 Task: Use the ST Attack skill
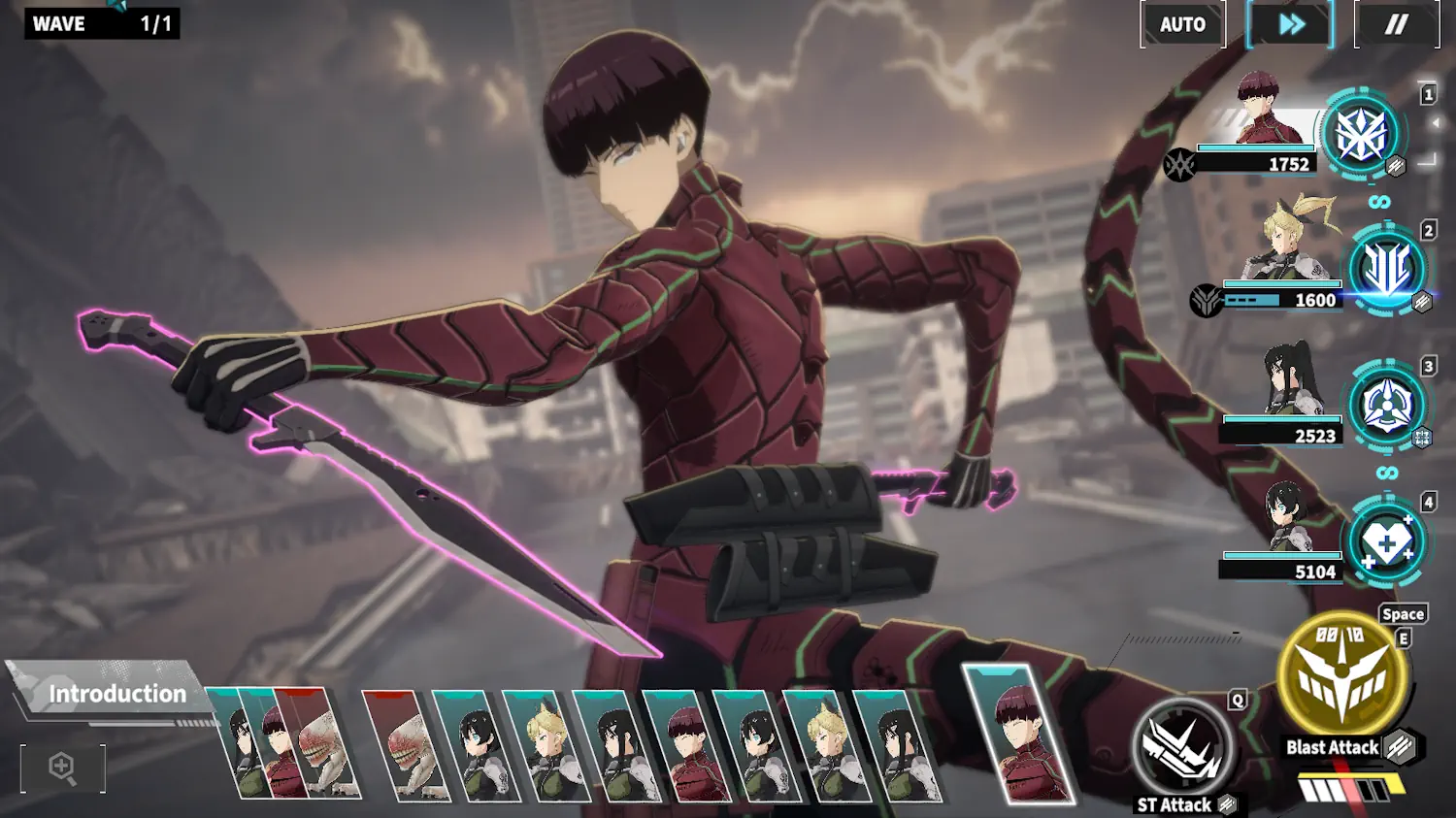click(1181, 749)
